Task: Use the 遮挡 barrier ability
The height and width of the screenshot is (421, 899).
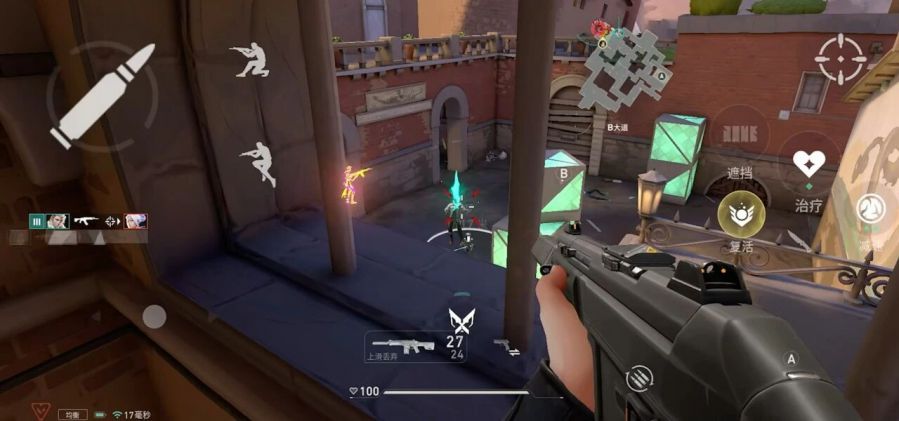Action: click(740, 136)
